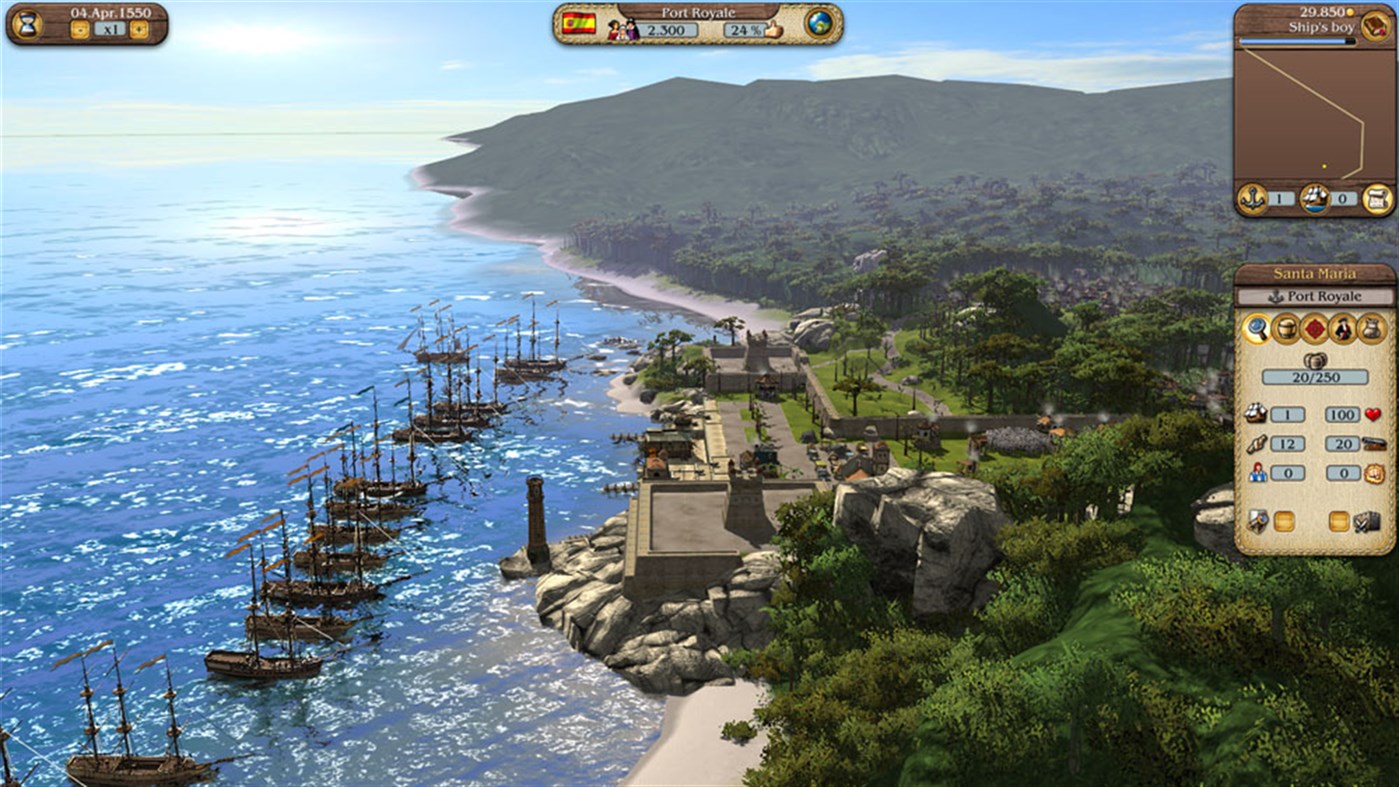Open the money sack icon on the convoy panel
The height and width of the screenshot is (787, 1399).
[x=1370, y=329]
